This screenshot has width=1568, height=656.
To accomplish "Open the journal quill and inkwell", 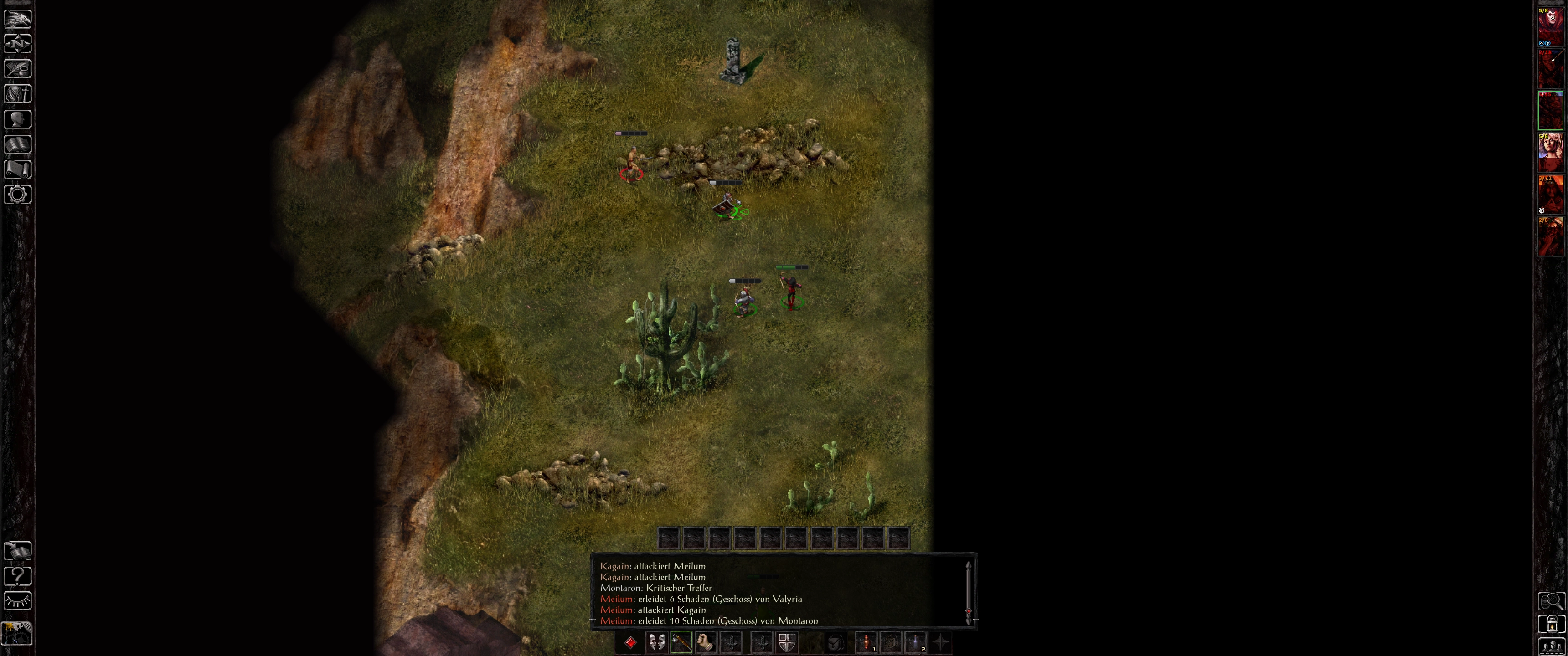I will tap(18, 69).
